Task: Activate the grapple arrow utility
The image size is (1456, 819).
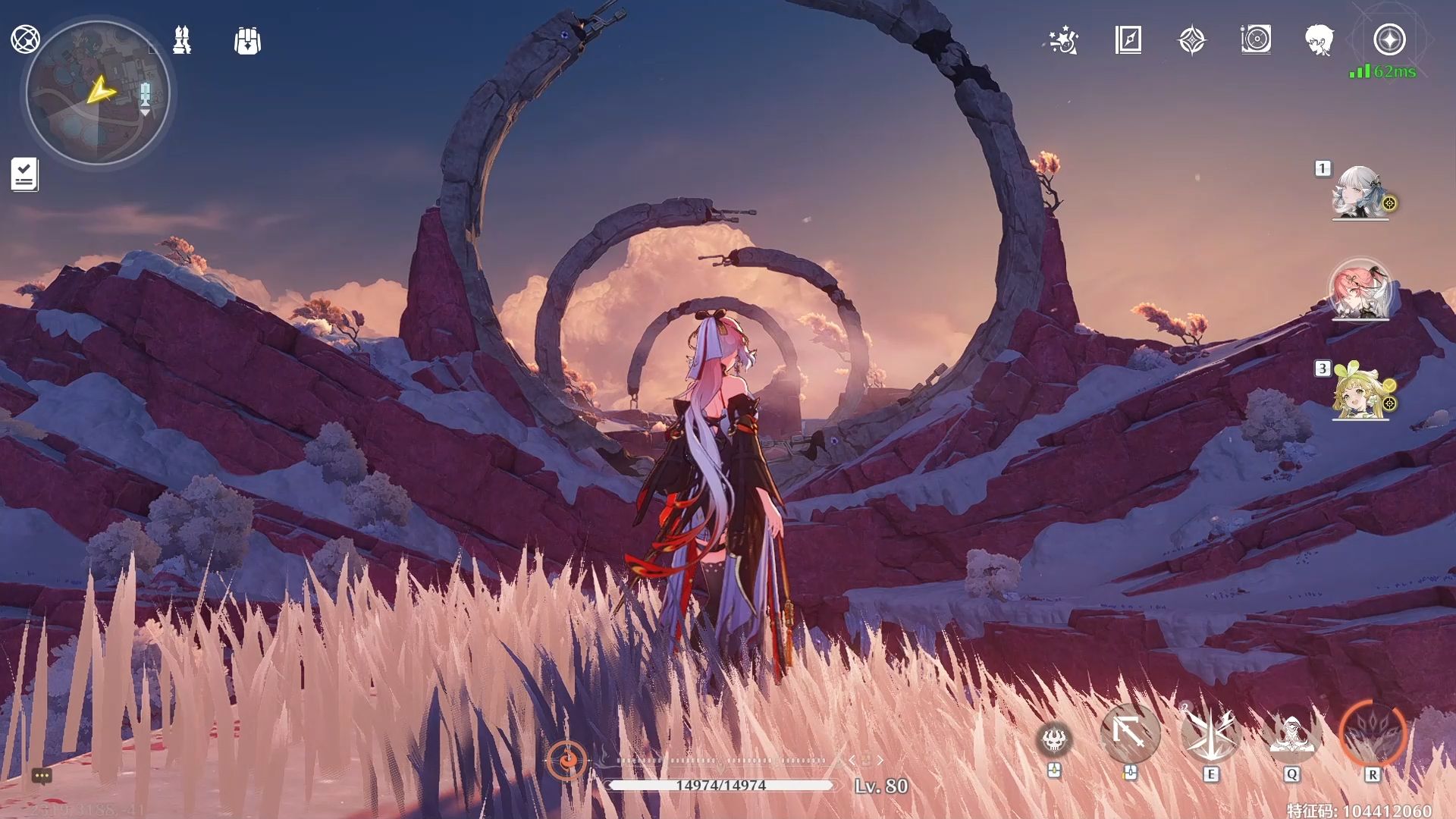Action: tap(1130, 733)
